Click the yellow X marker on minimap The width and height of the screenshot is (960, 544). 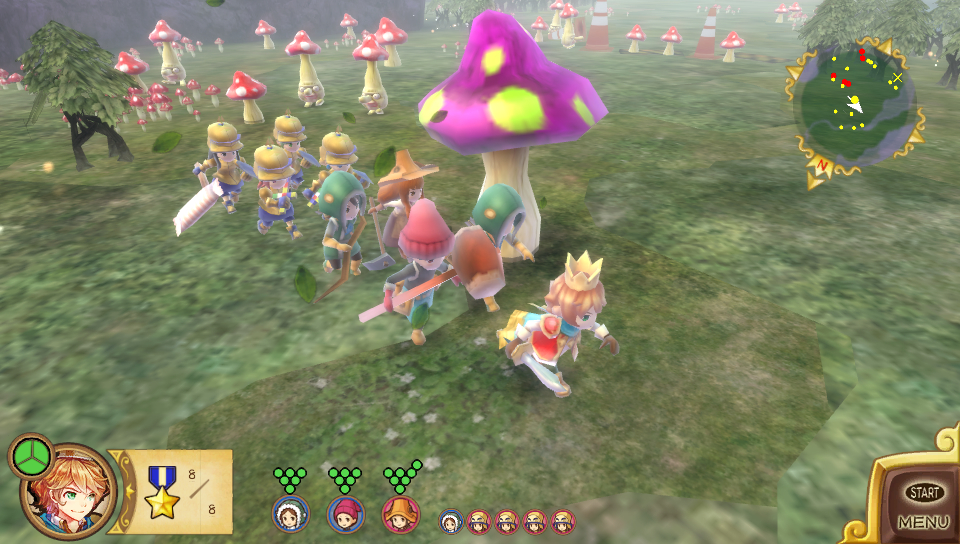897,77
